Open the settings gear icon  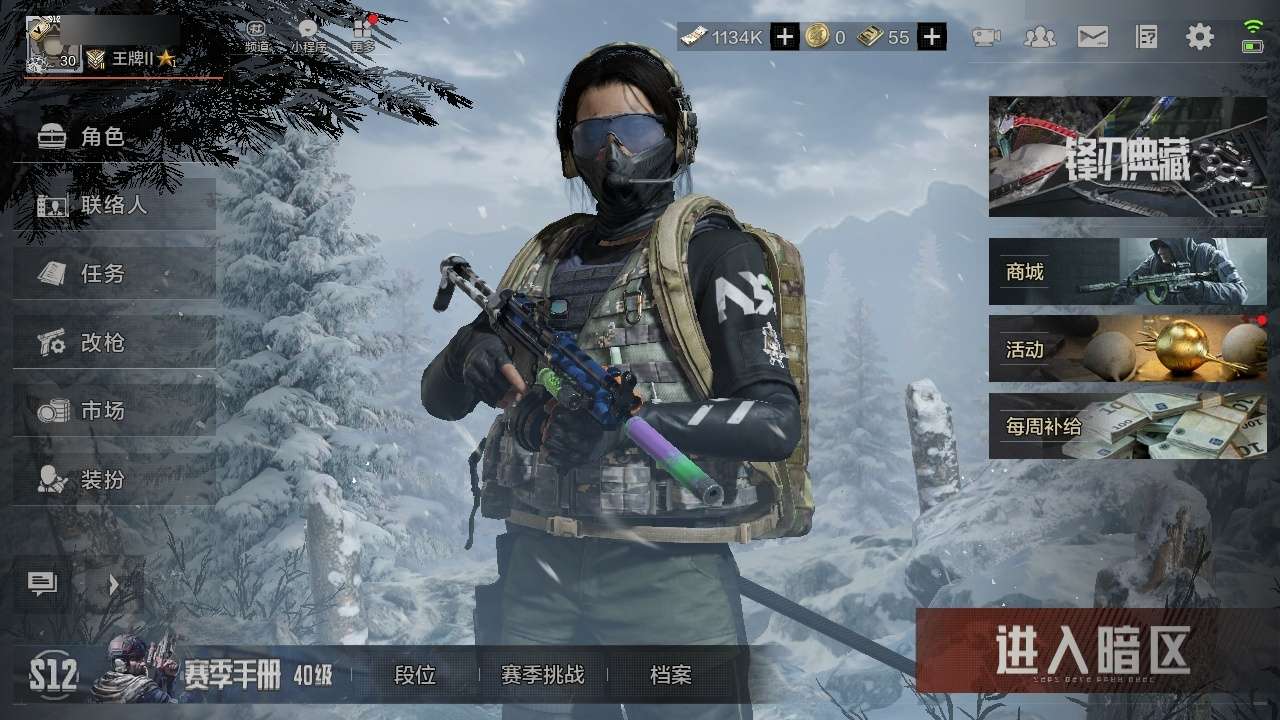pyautogui.click(x=1199, y=38)
